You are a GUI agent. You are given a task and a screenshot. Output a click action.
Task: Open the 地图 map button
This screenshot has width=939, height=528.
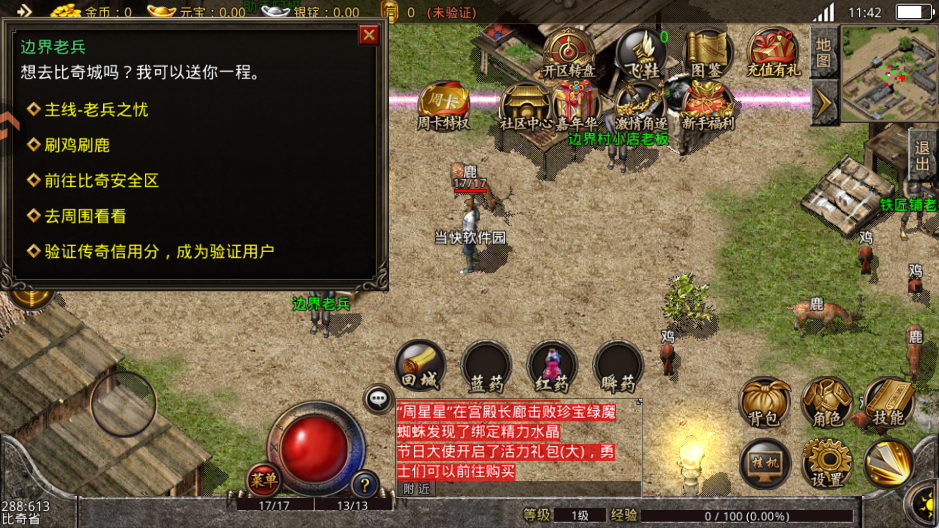click(823, 50)
